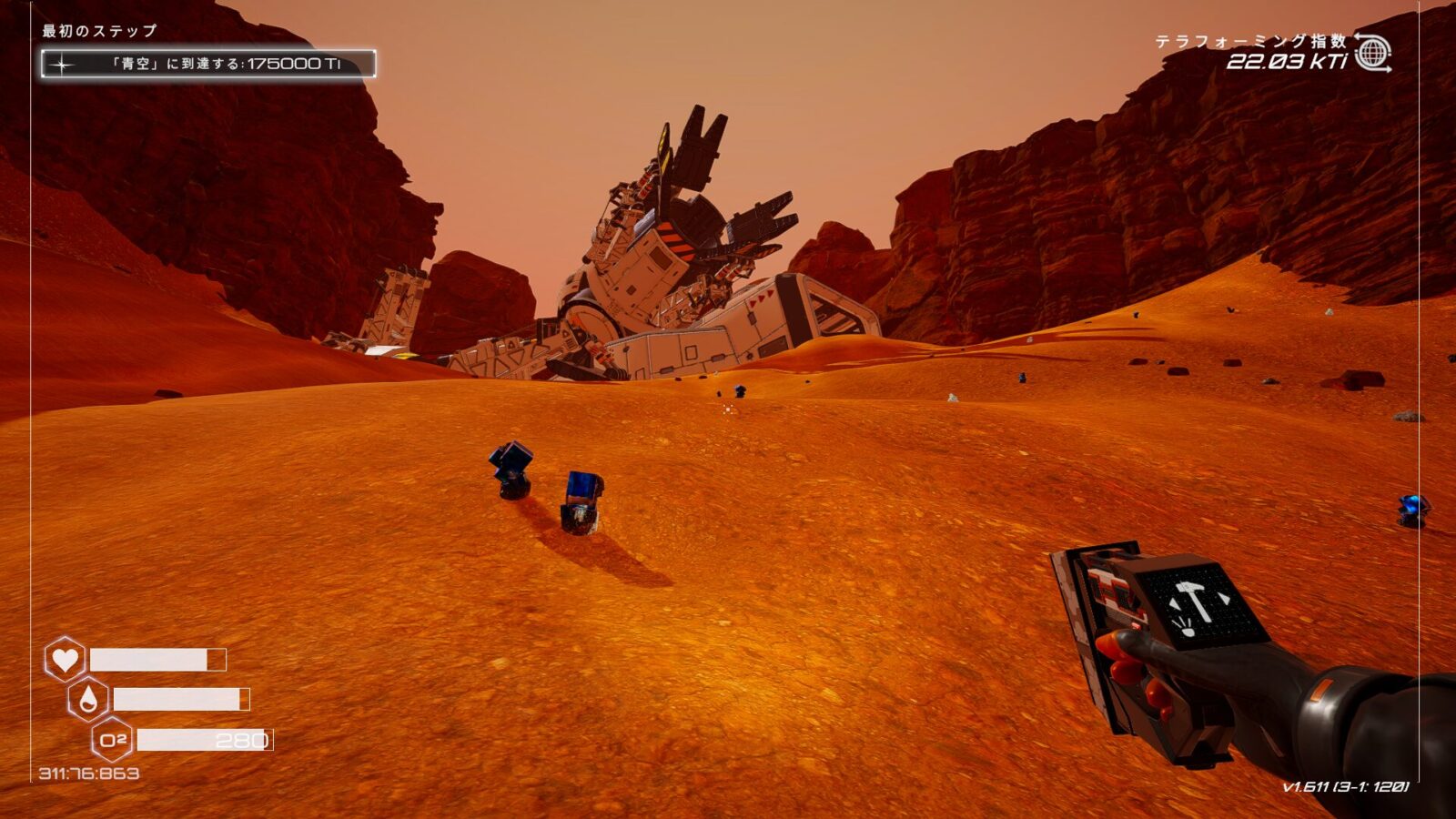This screenshot has height=819, width=1456.
Task: Click the hand deconstruct symbol on the multitool
Action: 1186,628
